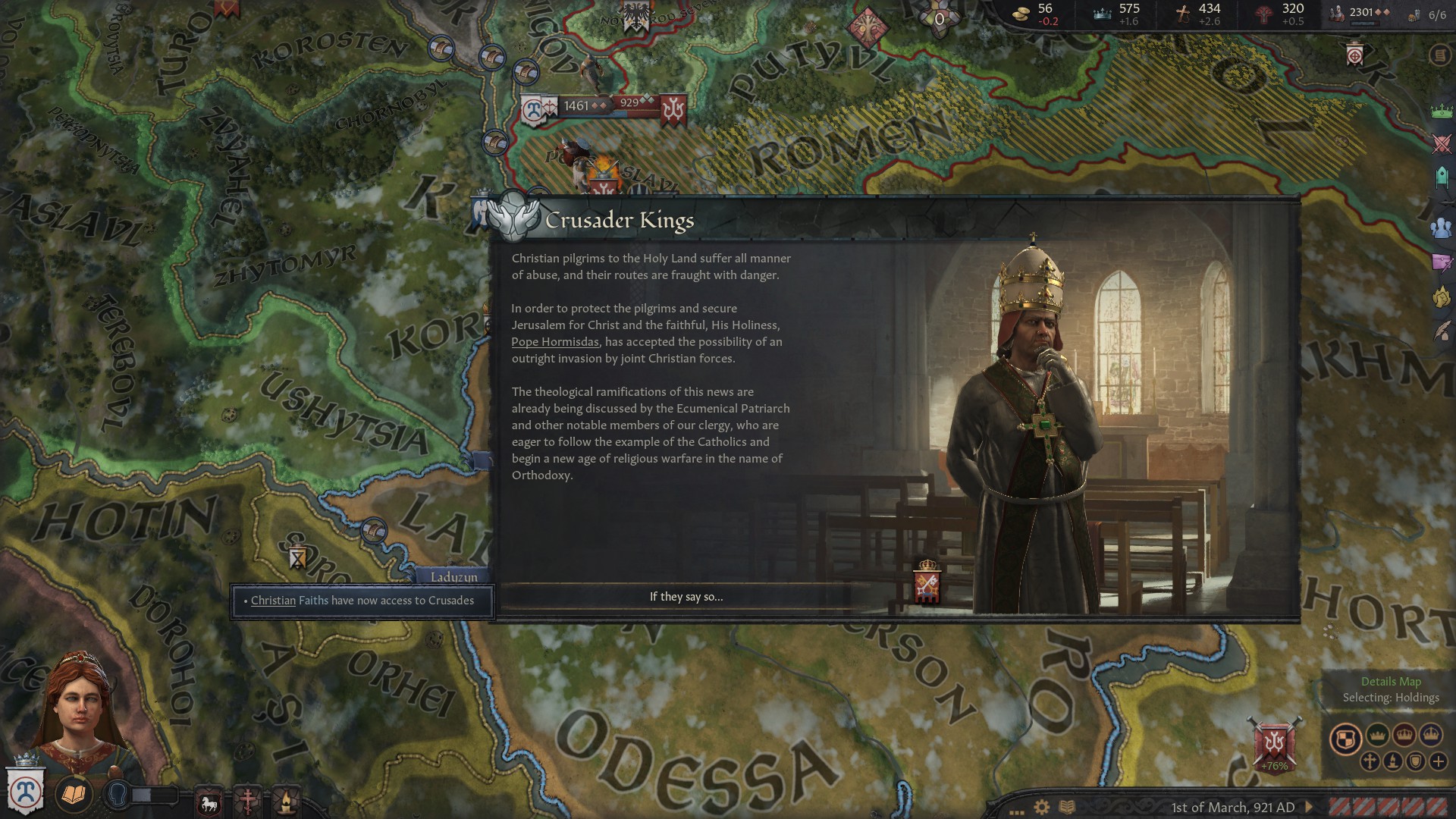
Task: Open the pending horse event in the queue
Action: pos(209,803)
